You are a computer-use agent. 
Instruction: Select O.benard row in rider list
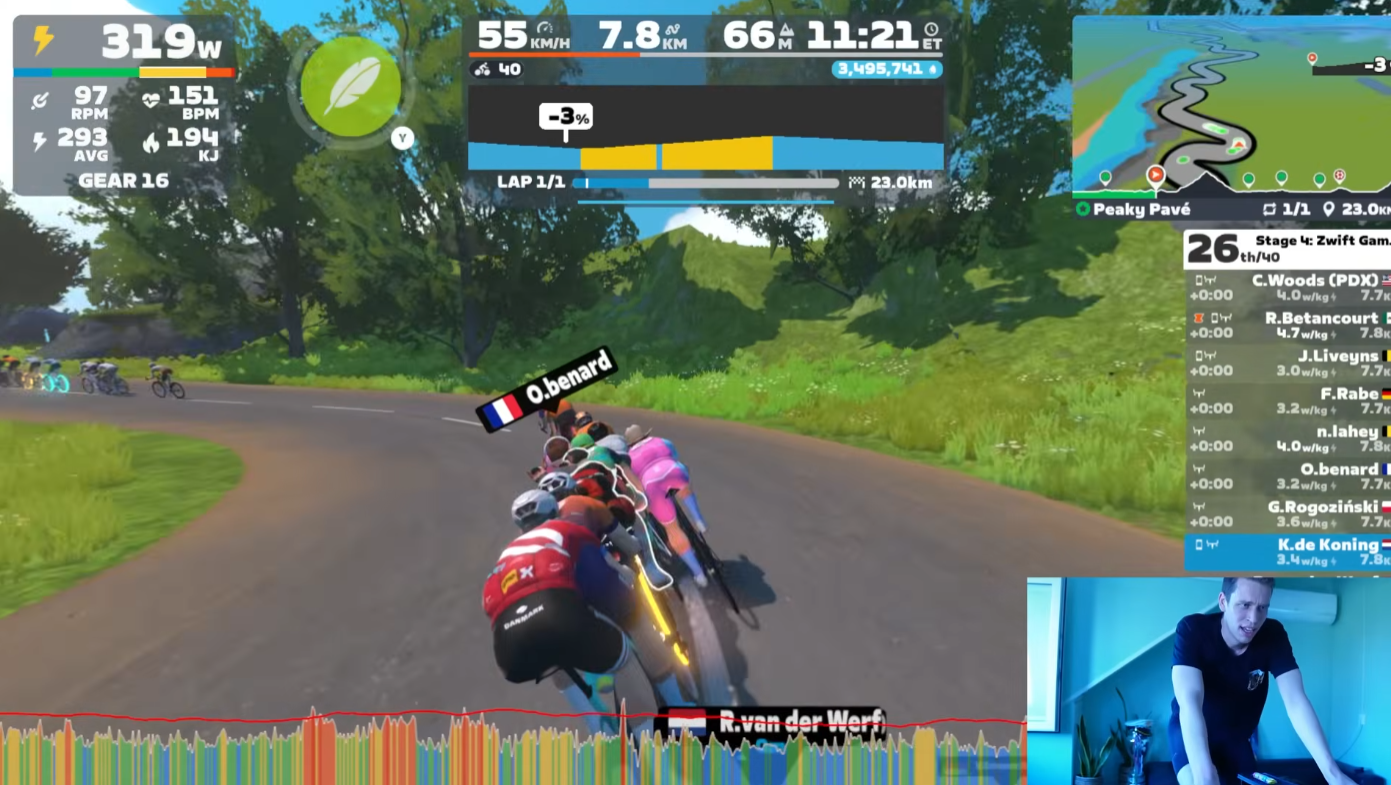point(1290,476)
